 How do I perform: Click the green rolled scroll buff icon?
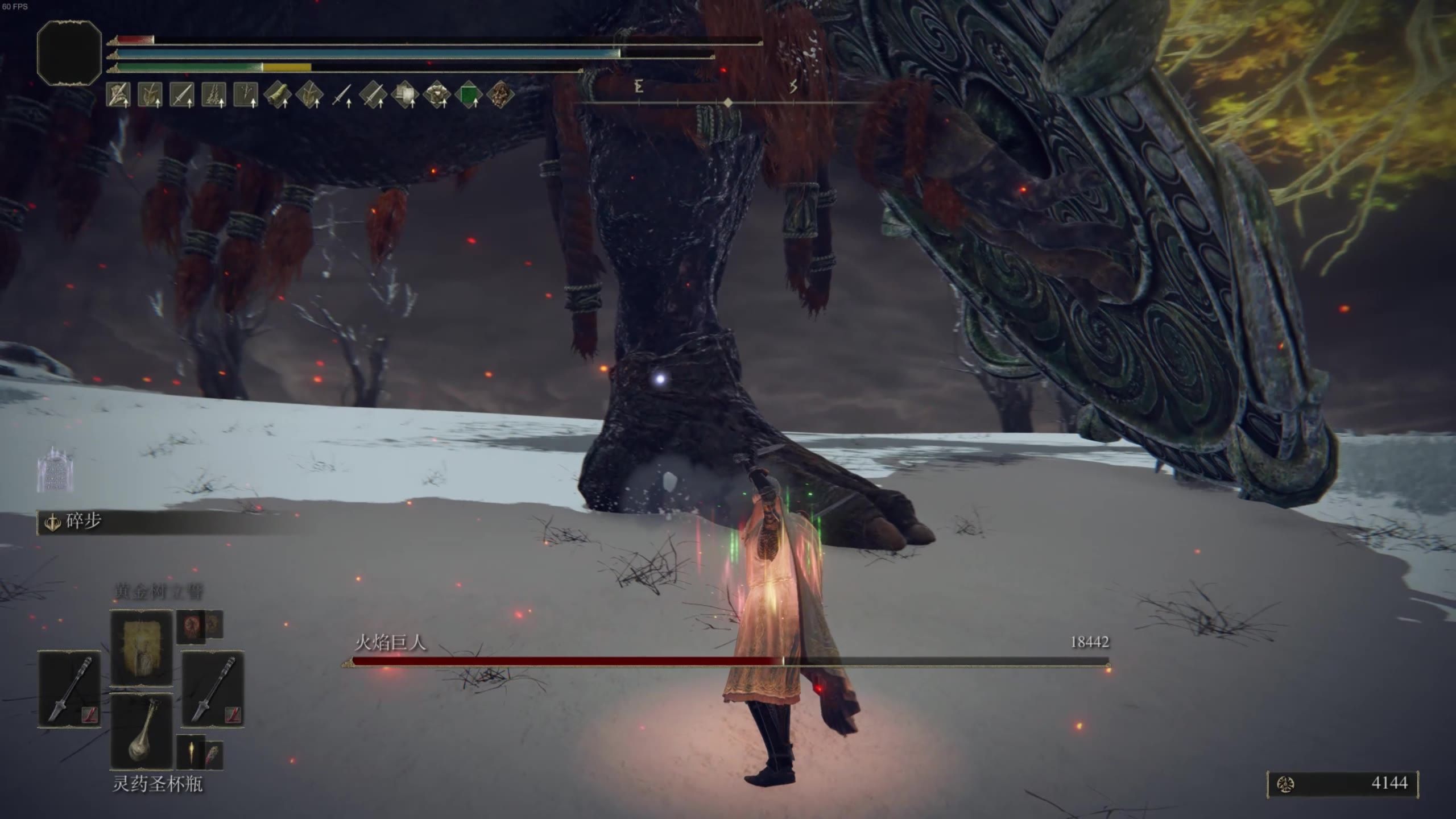point(278,95)
